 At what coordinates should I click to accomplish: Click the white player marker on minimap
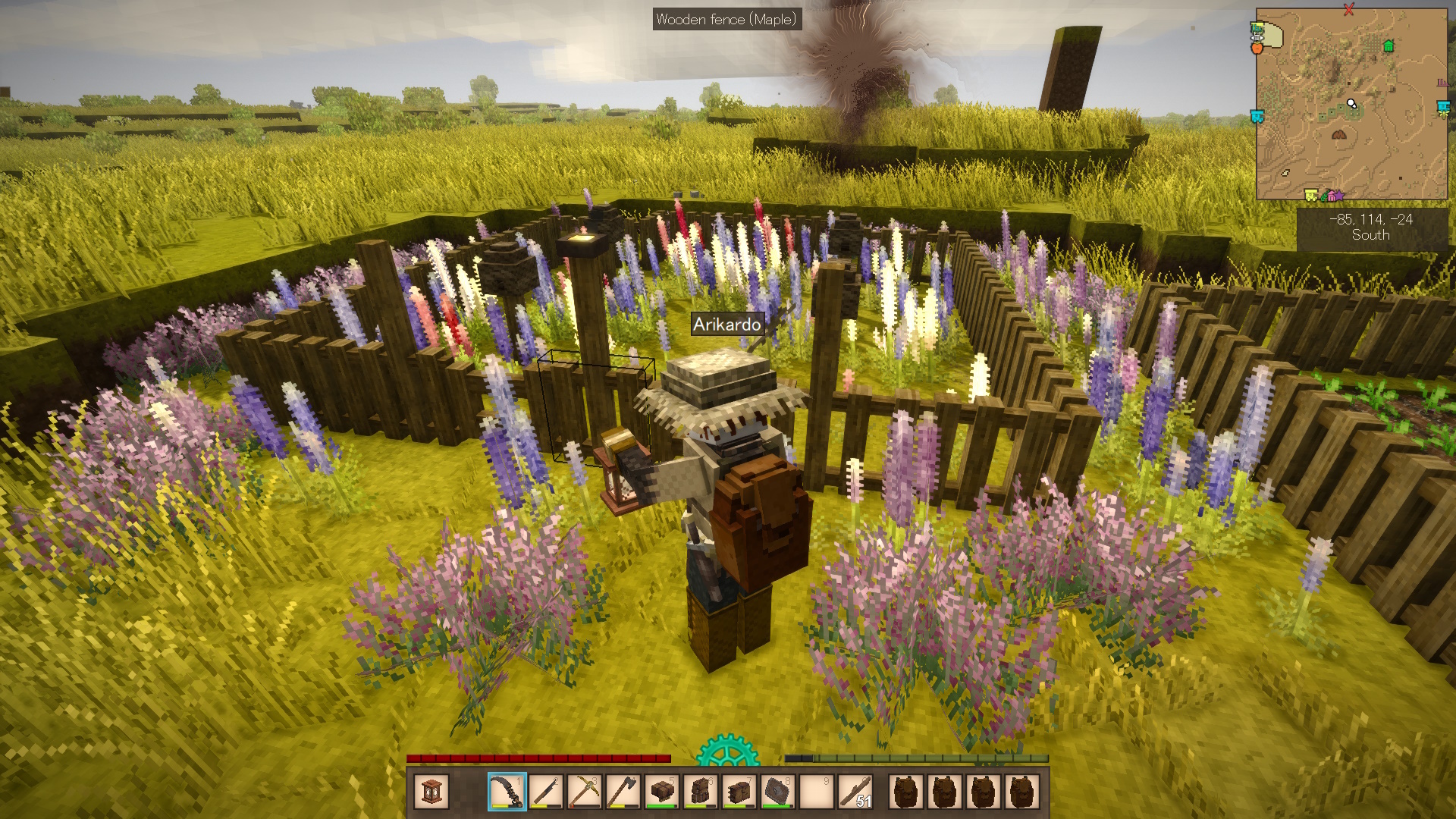pyautogui.click(x=1351, y=103)
